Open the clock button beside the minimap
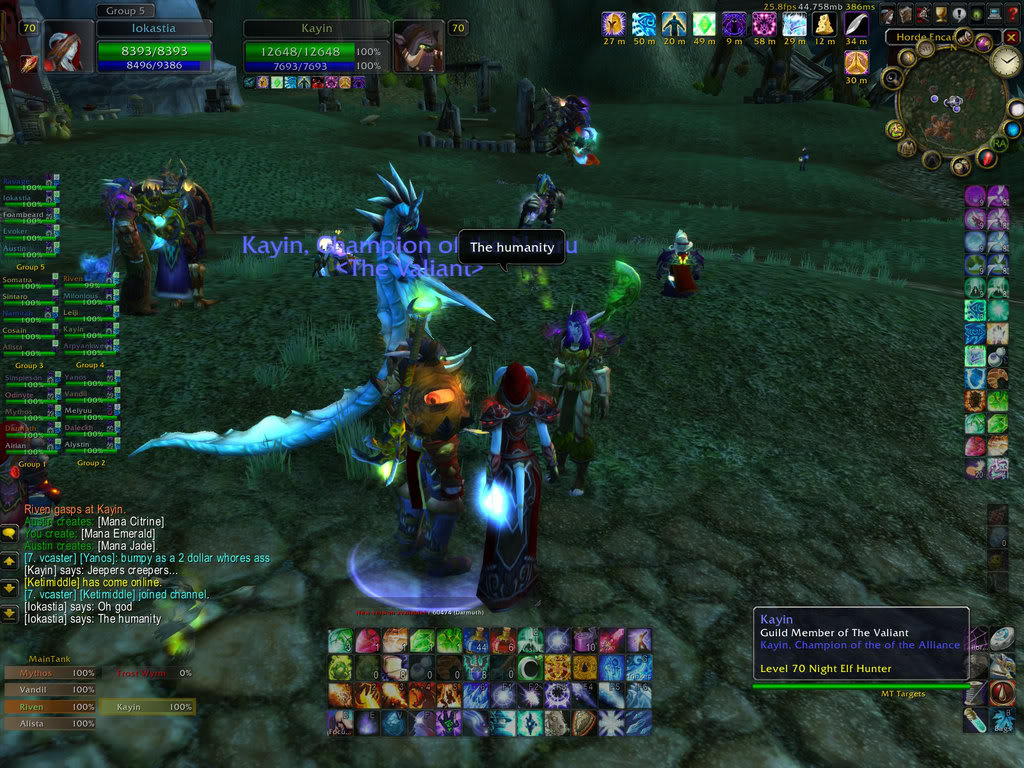The height and width of the screenshot is (768, 1024). click(1005, 62)
